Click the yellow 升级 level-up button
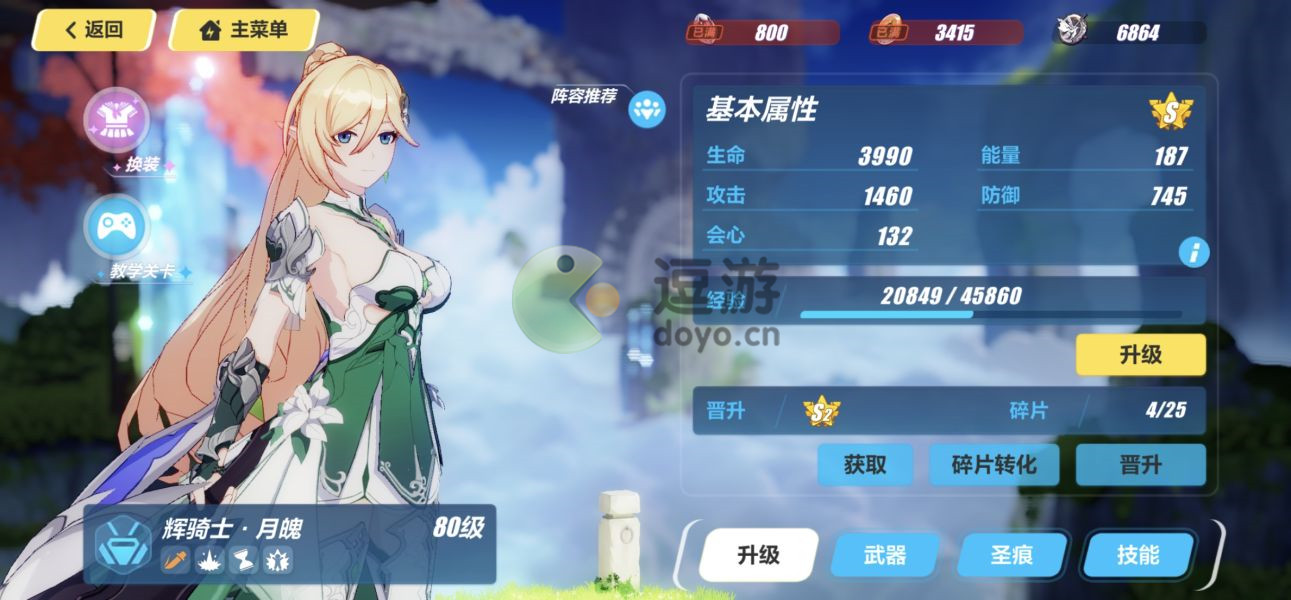This screenshot has height=600, width=1291. coord(1140,355)
